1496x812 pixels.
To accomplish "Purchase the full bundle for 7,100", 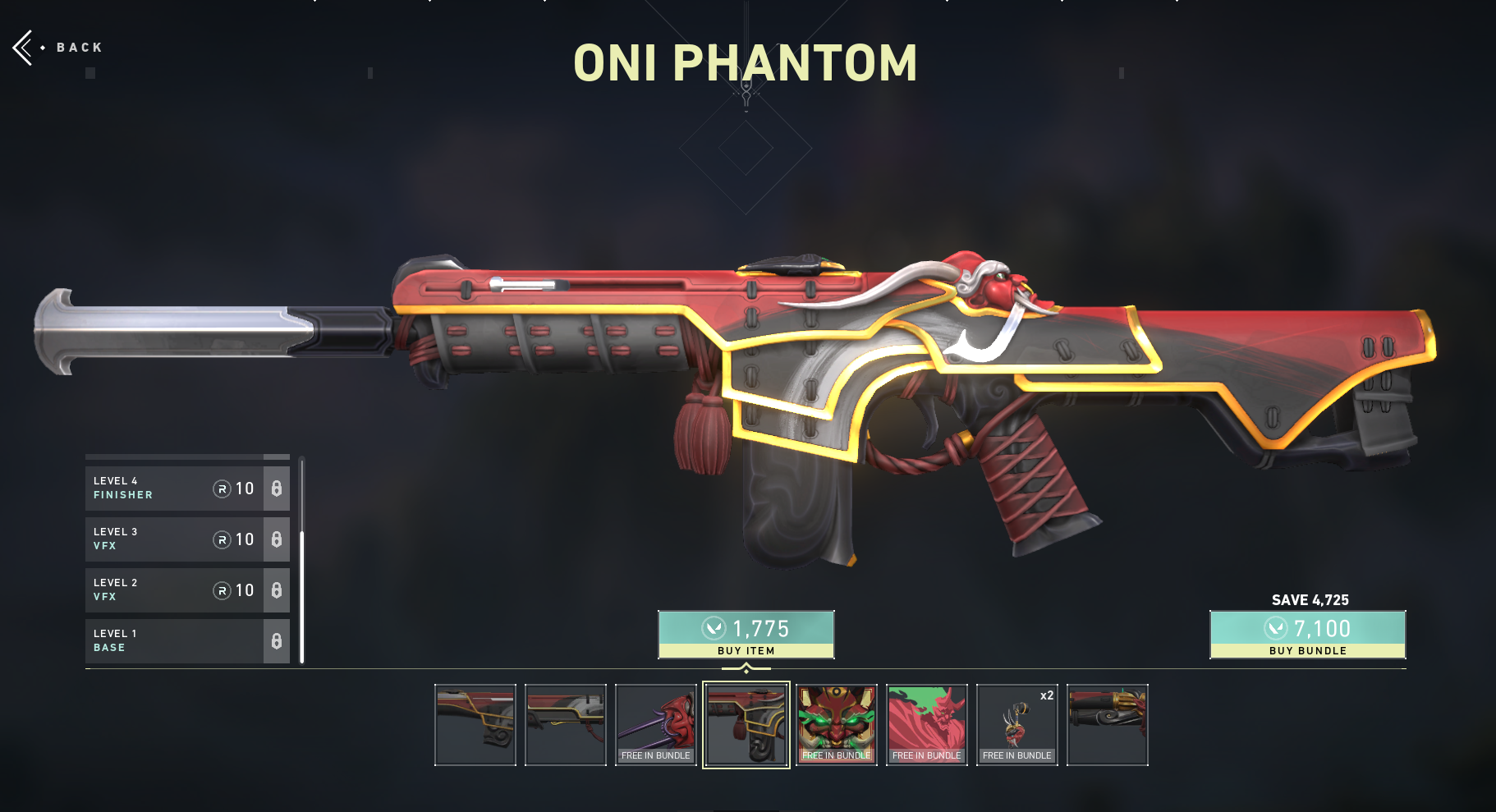I will [x=1307, y=634].
